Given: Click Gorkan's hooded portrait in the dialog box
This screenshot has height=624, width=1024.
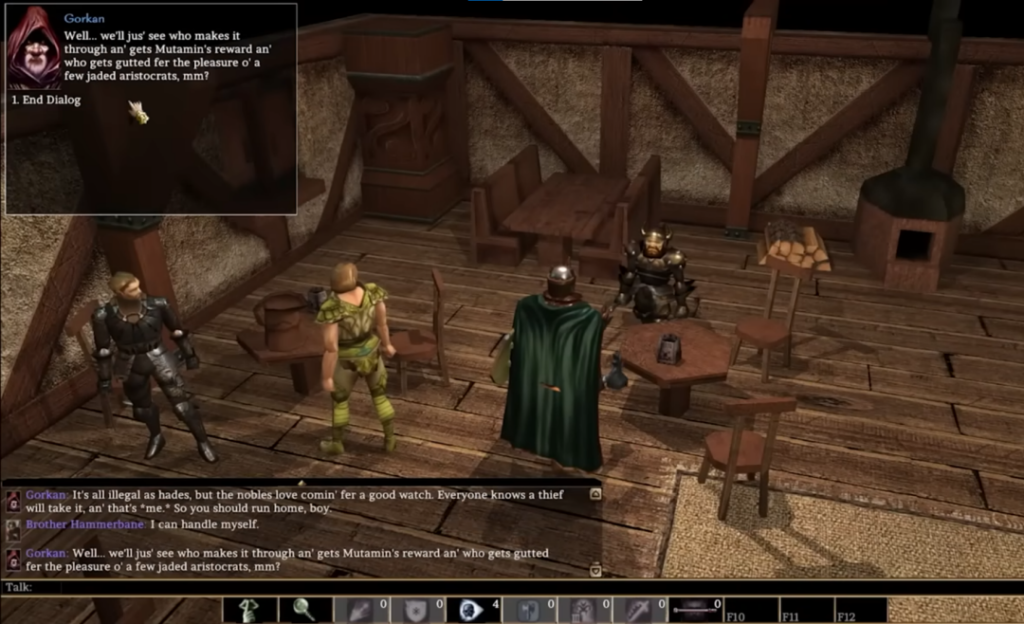Looking at the screenshot, I should (35, 49).
